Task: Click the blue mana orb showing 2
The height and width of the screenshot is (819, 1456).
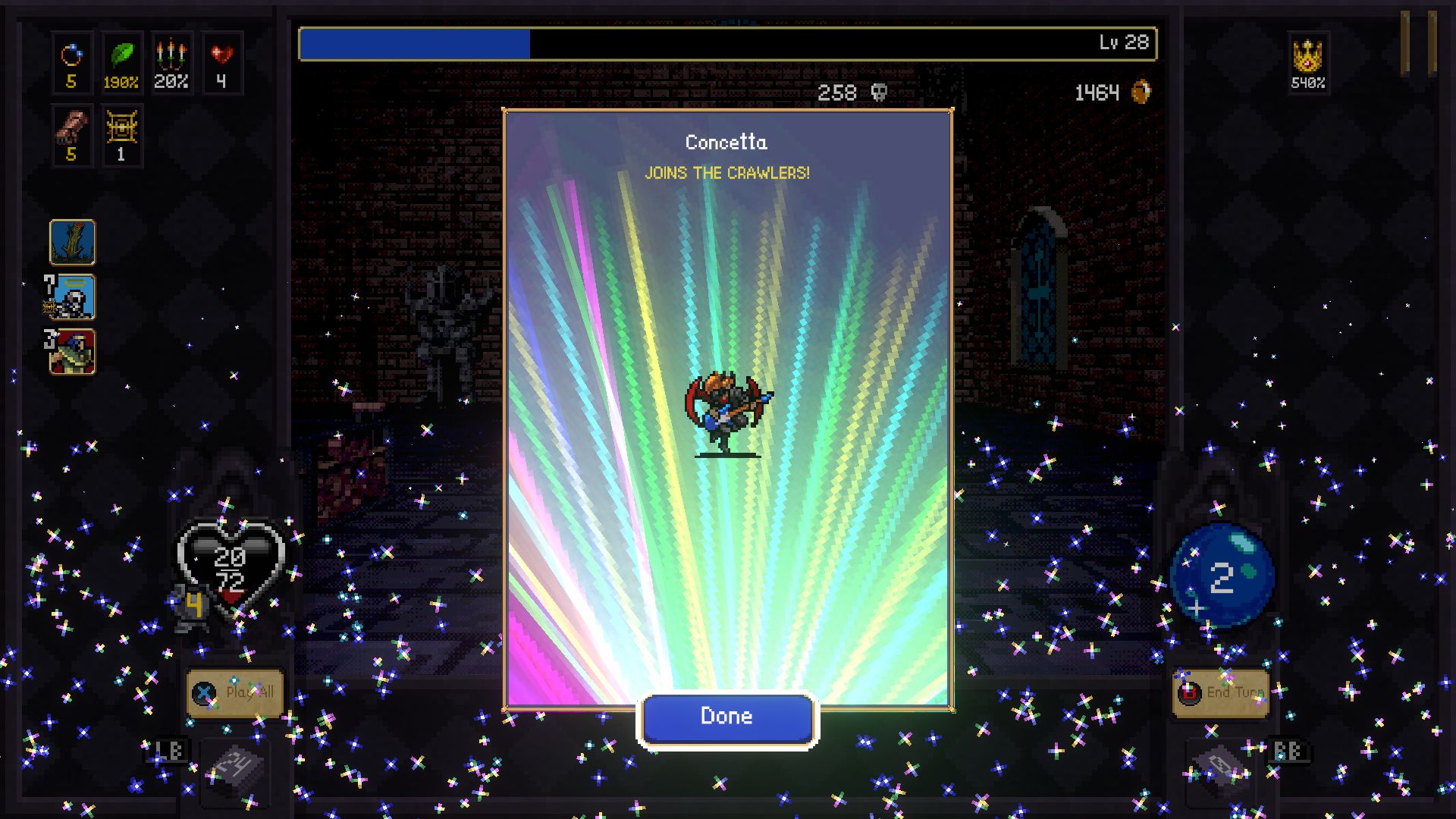Action: tap(1222, 574)
